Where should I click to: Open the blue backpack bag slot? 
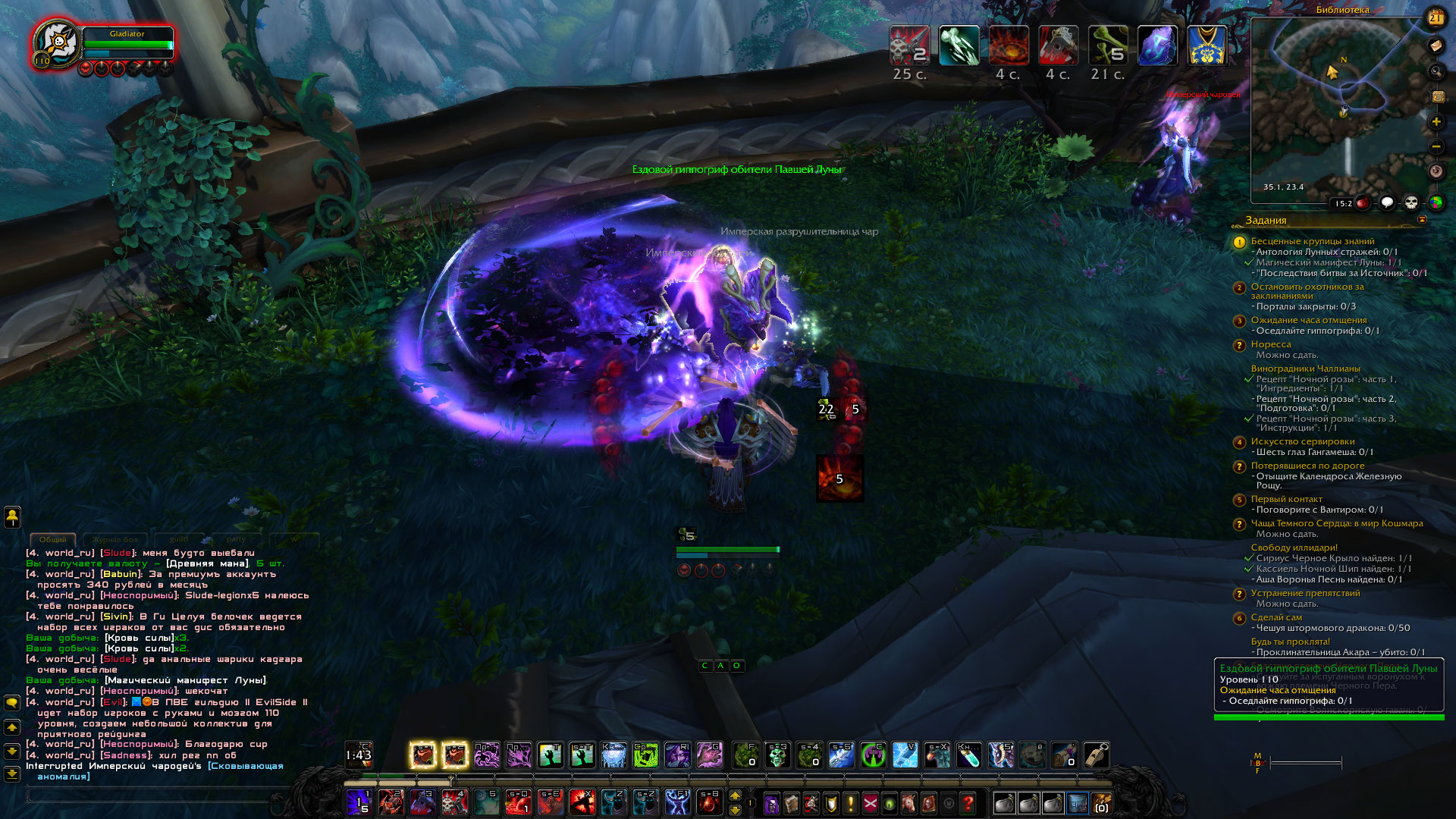(1077, 802)
